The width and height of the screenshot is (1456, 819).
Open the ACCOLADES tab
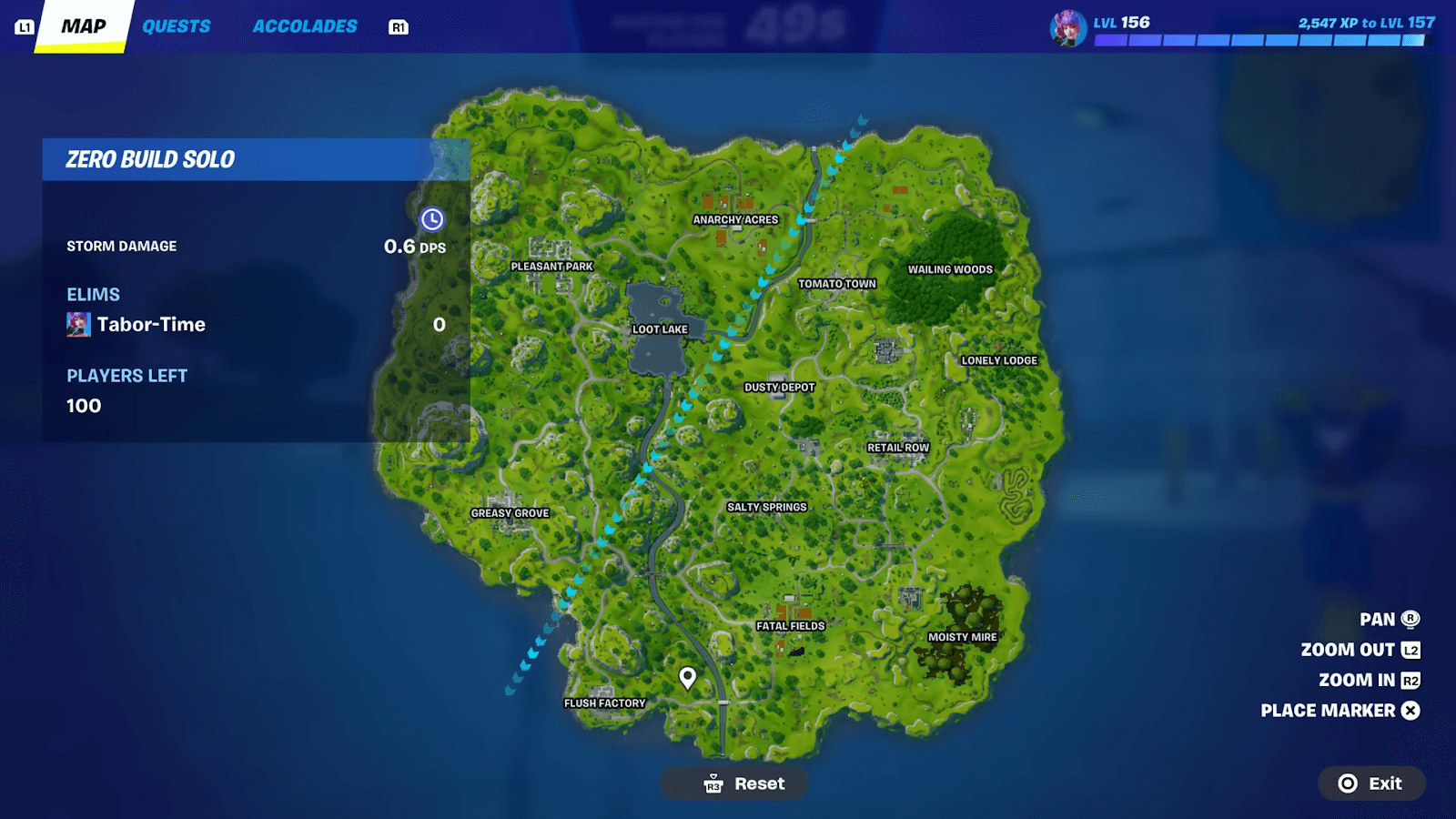coord(305,26)
